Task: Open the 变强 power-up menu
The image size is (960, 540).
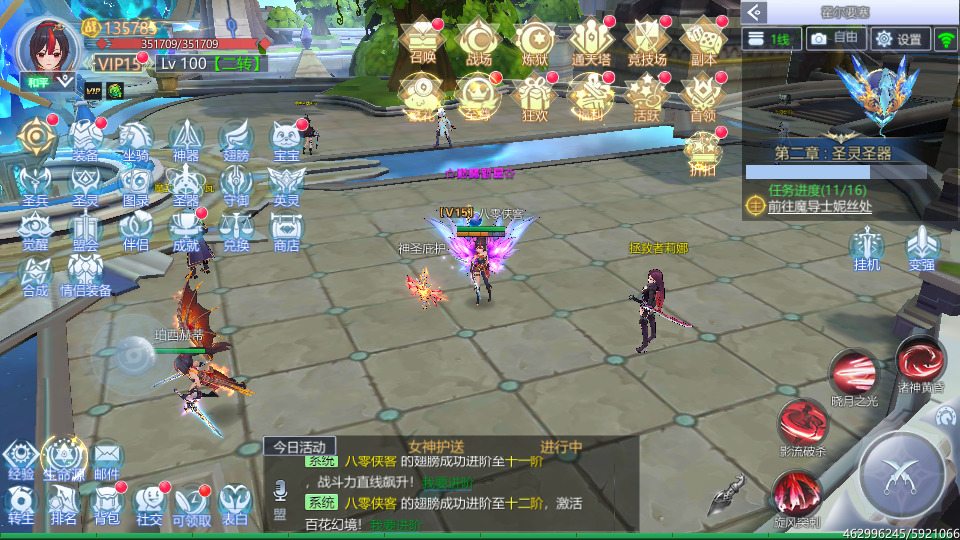Action: [921, 246]
